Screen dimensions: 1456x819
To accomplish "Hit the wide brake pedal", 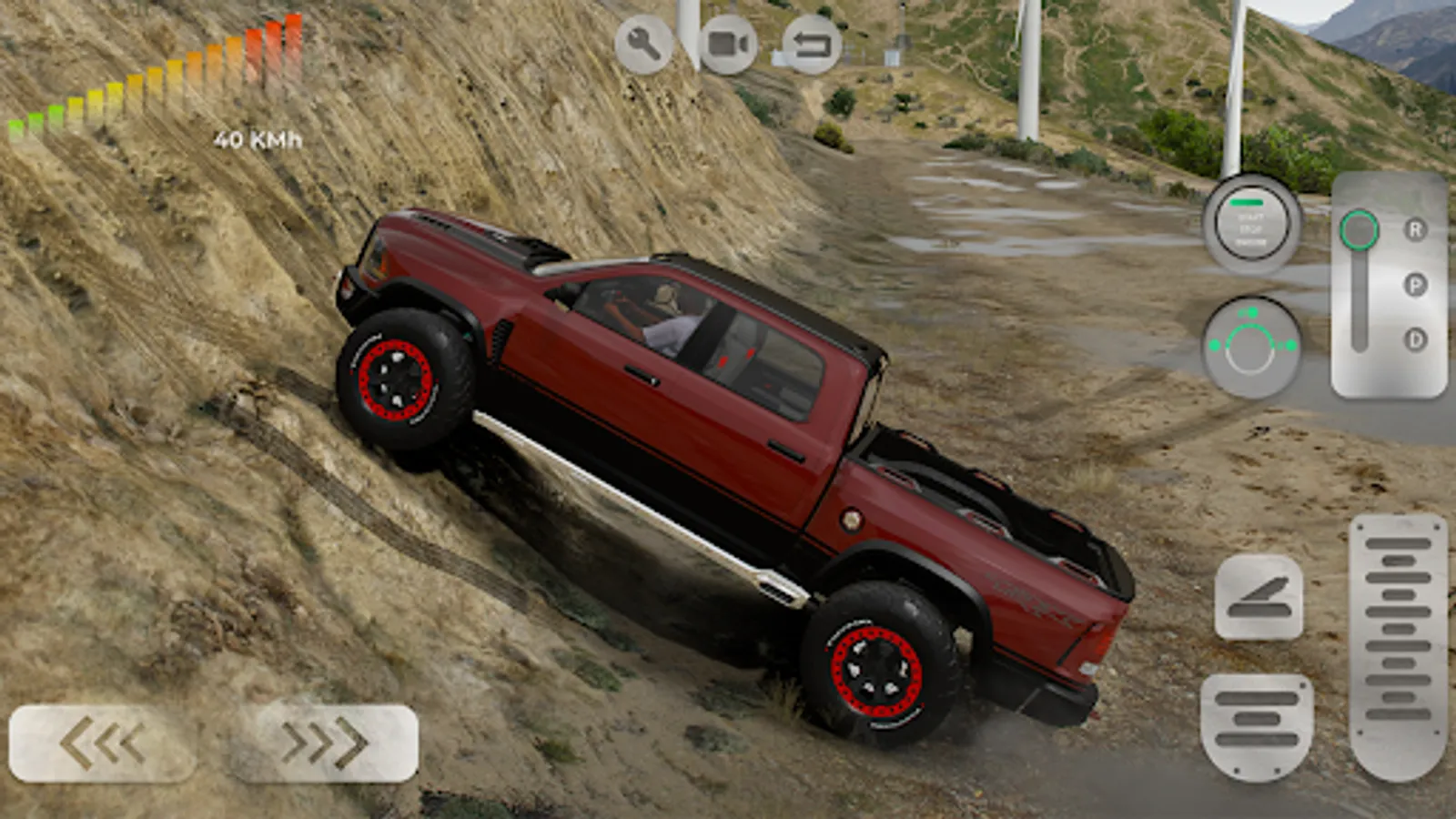I will pyautogui.click(x=1257, y=725).
